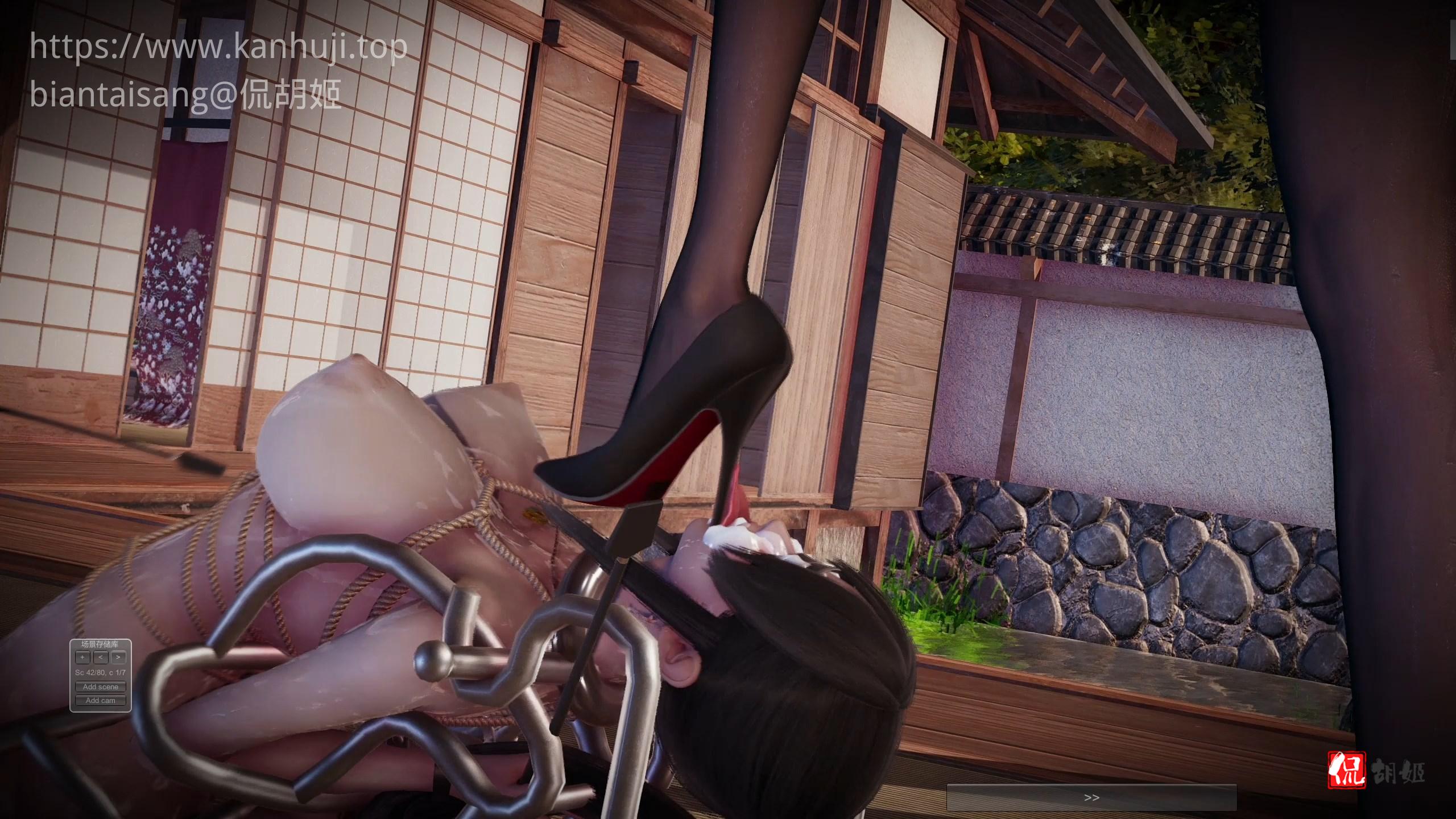Viewport: 1456px width, 819px height.
Task: Save current view using Add cam
Action: [x=101, y=700]
